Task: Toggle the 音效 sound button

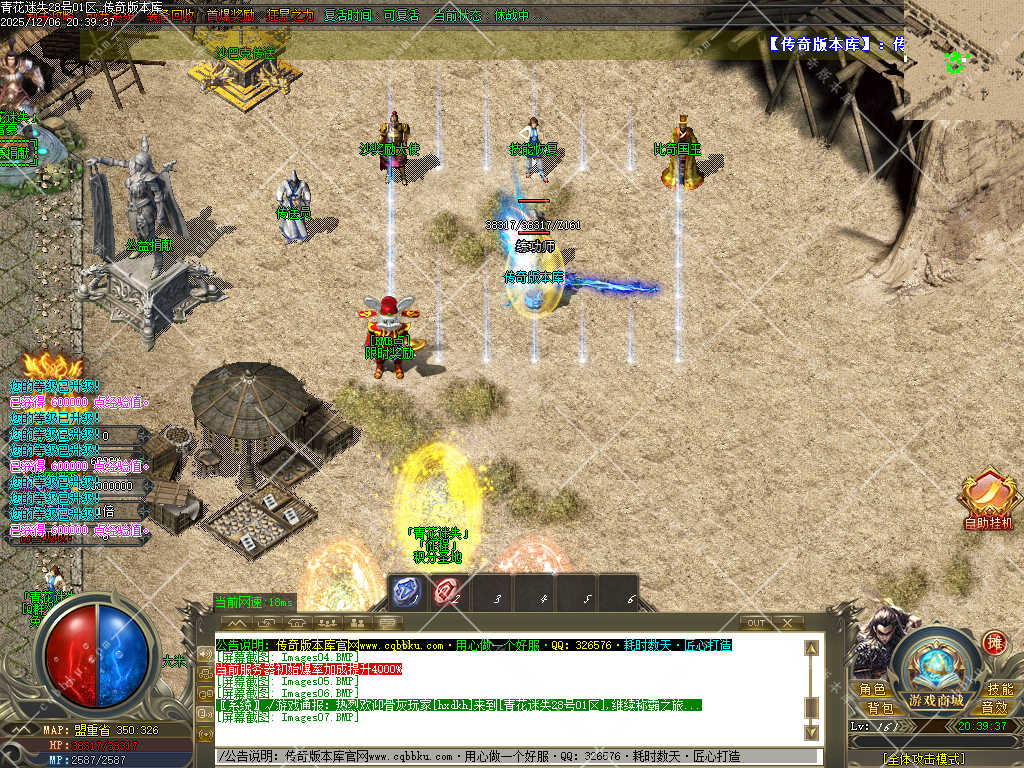Action: click(x=994, y=707)
